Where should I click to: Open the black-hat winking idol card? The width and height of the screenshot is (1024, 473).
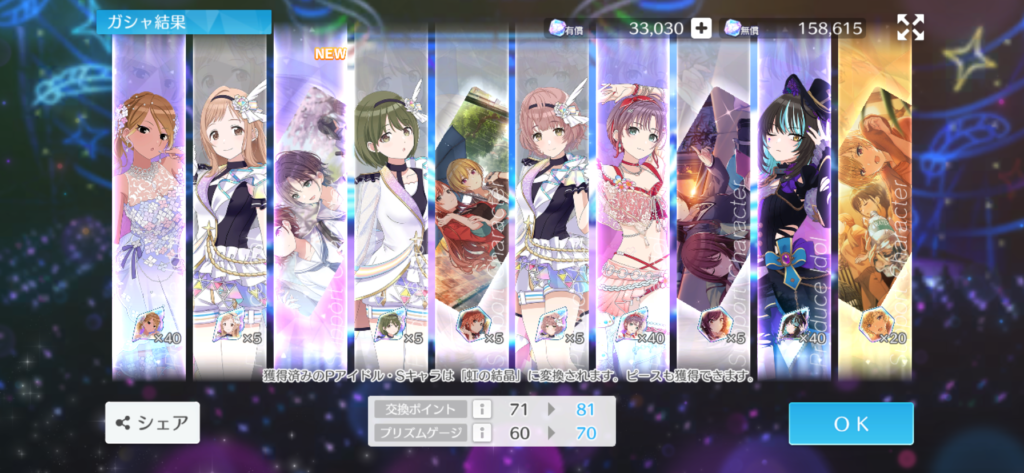coord(794,200)
